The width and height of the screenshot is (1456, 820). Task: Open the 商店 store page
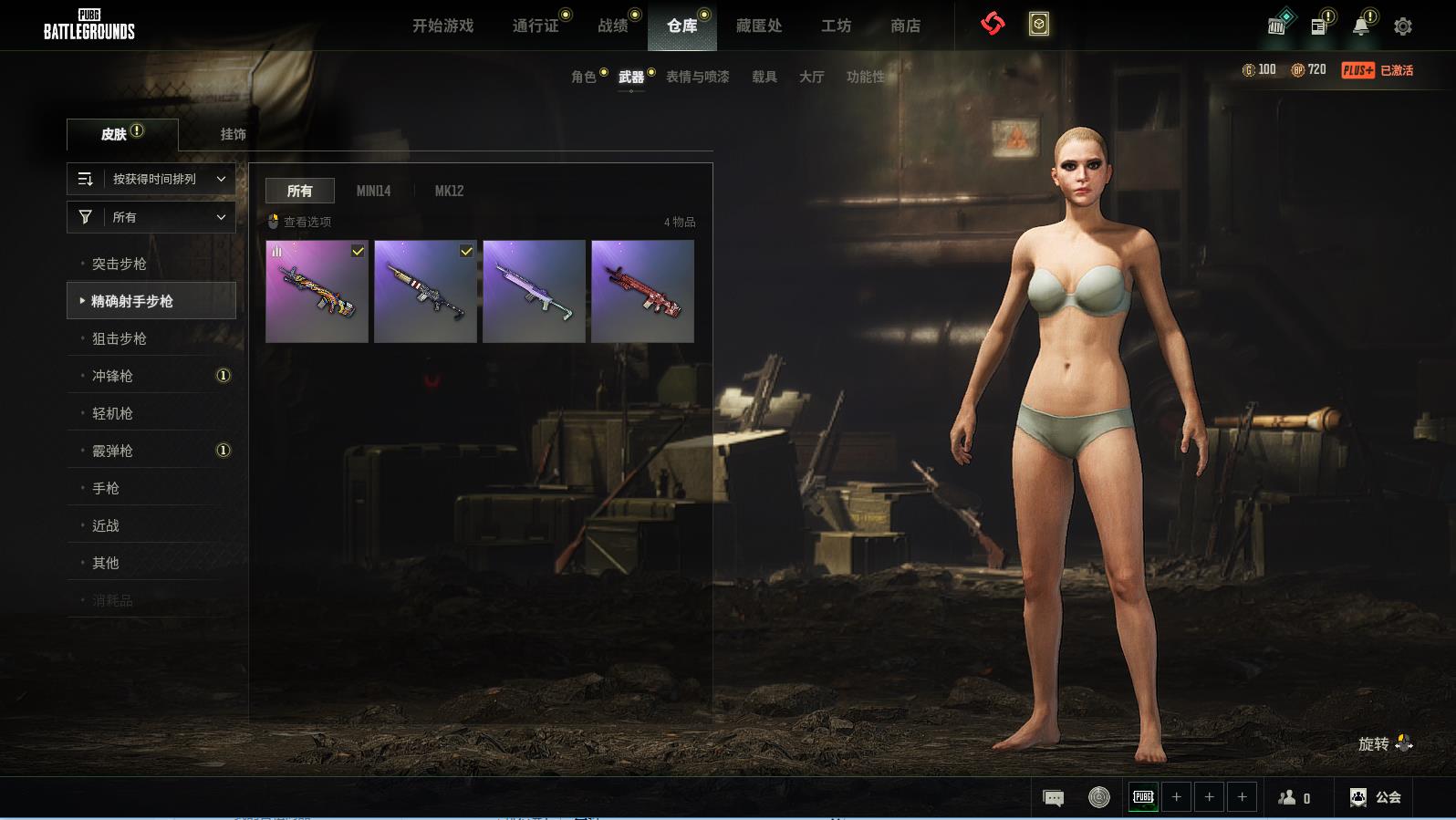[905, 26]
